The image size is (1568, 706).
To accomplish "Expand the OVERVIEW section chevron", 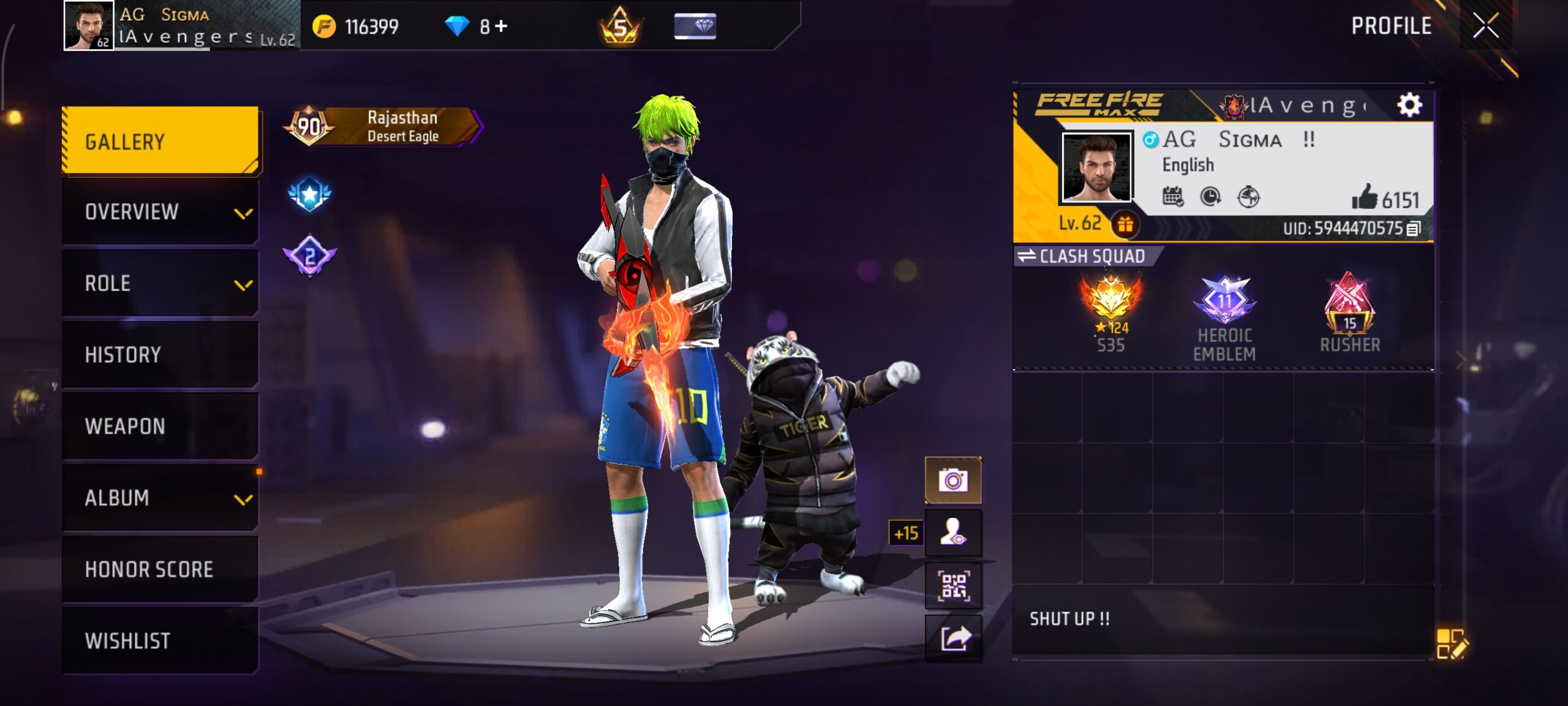I will click(x=244, y=213).
